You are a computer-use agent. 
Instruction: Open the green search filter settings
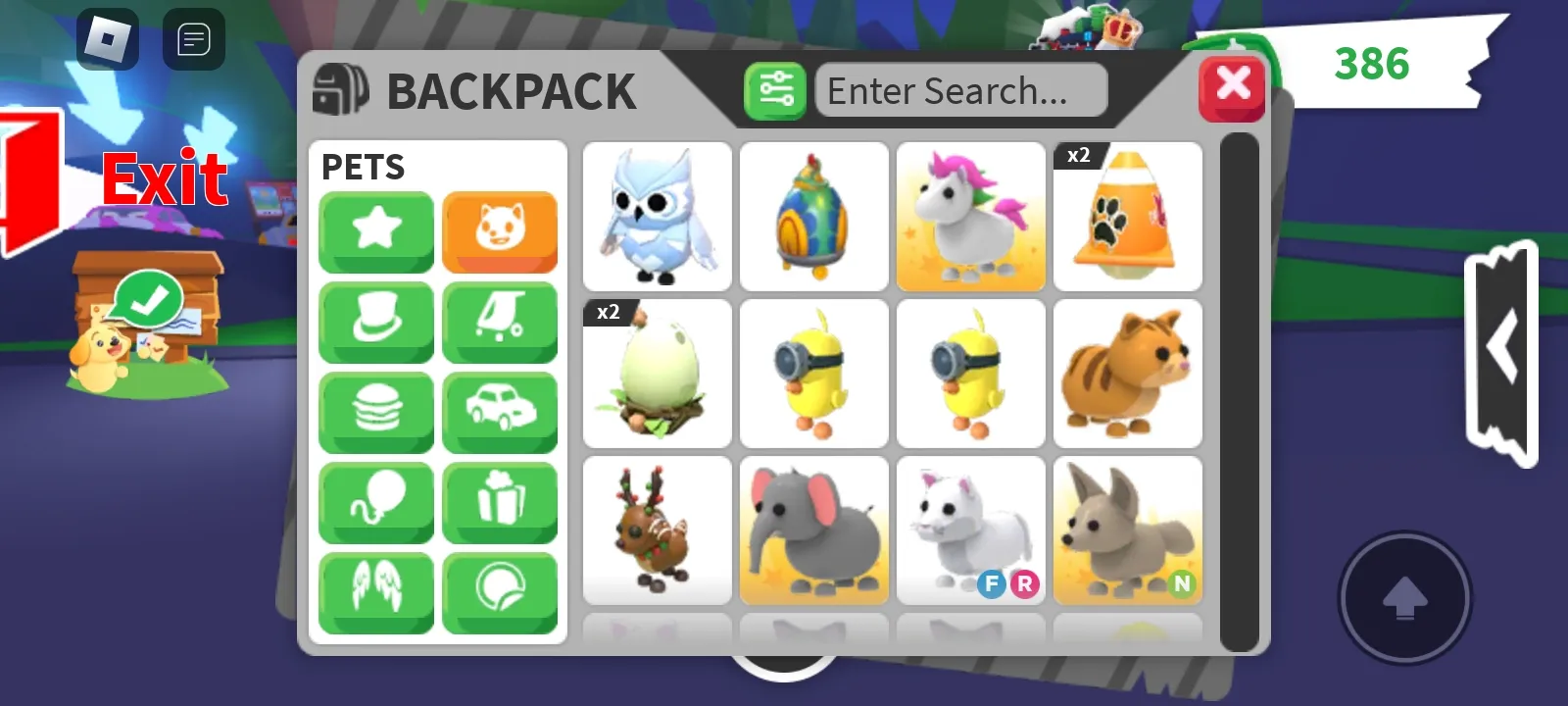tap(775, 90)
